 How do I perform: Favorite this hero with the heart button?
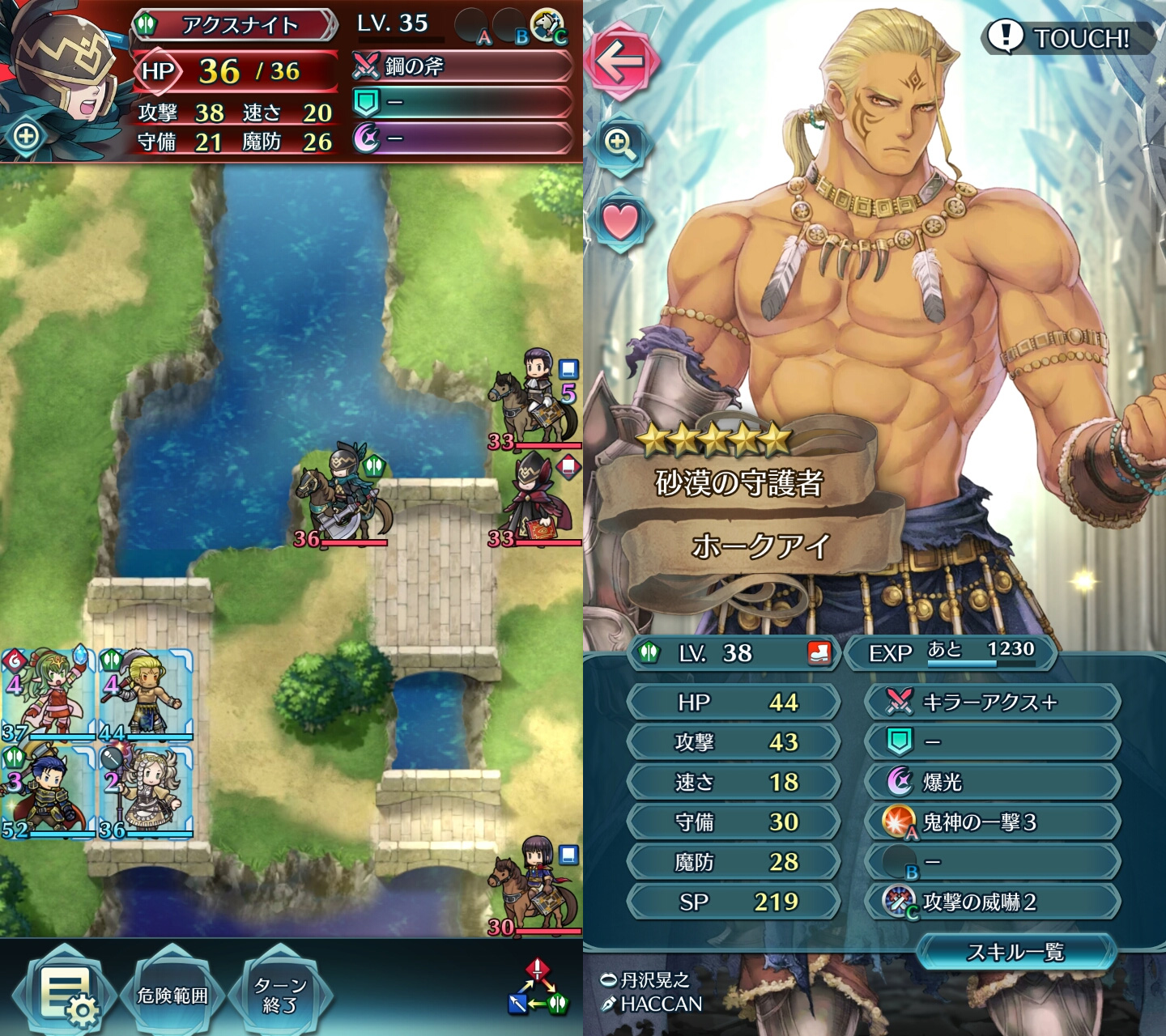coord(620,221)
